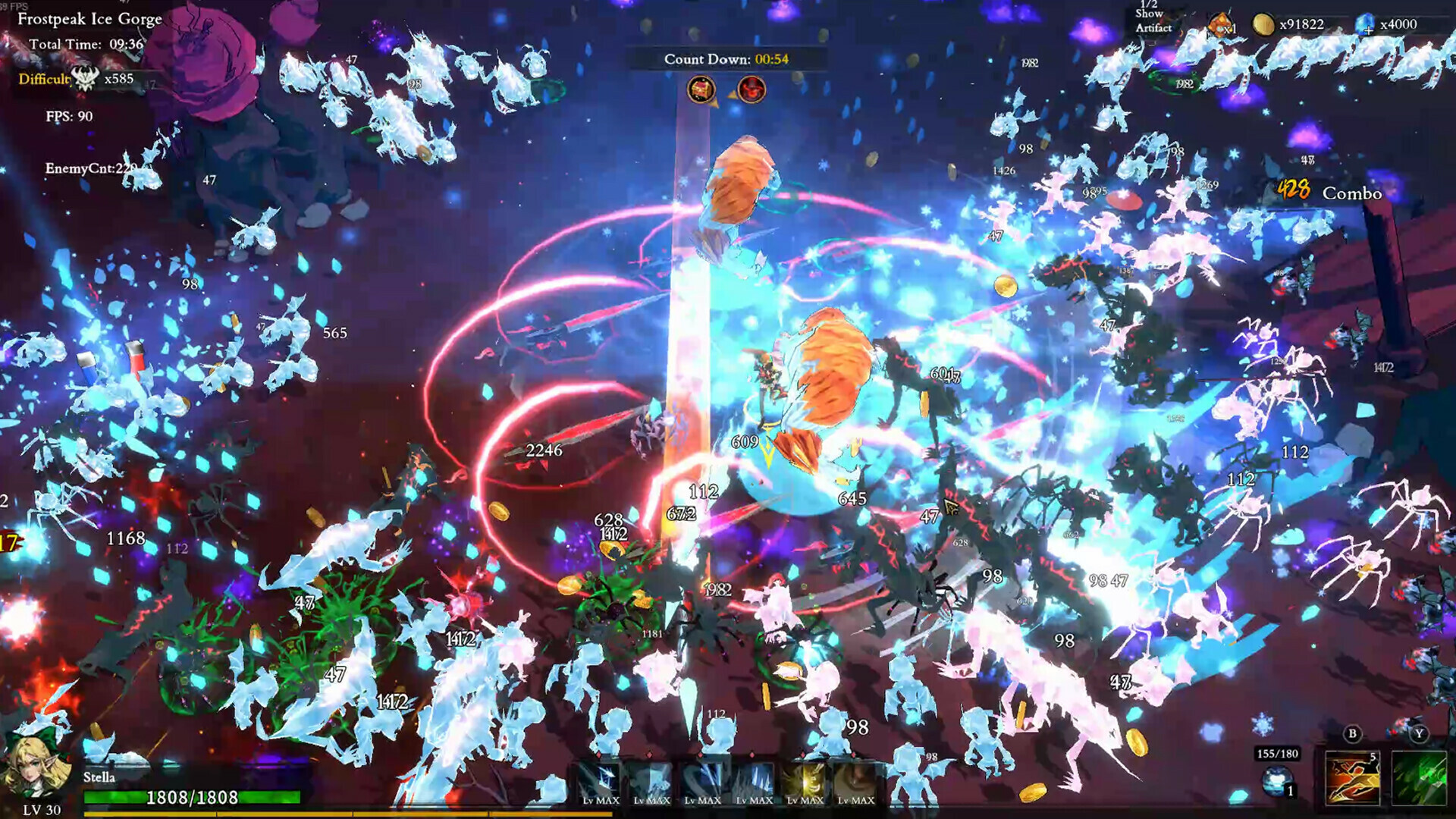Click the Difficulty skull emblem
The height and width of the screenshot is (819, 1456).
86,78
